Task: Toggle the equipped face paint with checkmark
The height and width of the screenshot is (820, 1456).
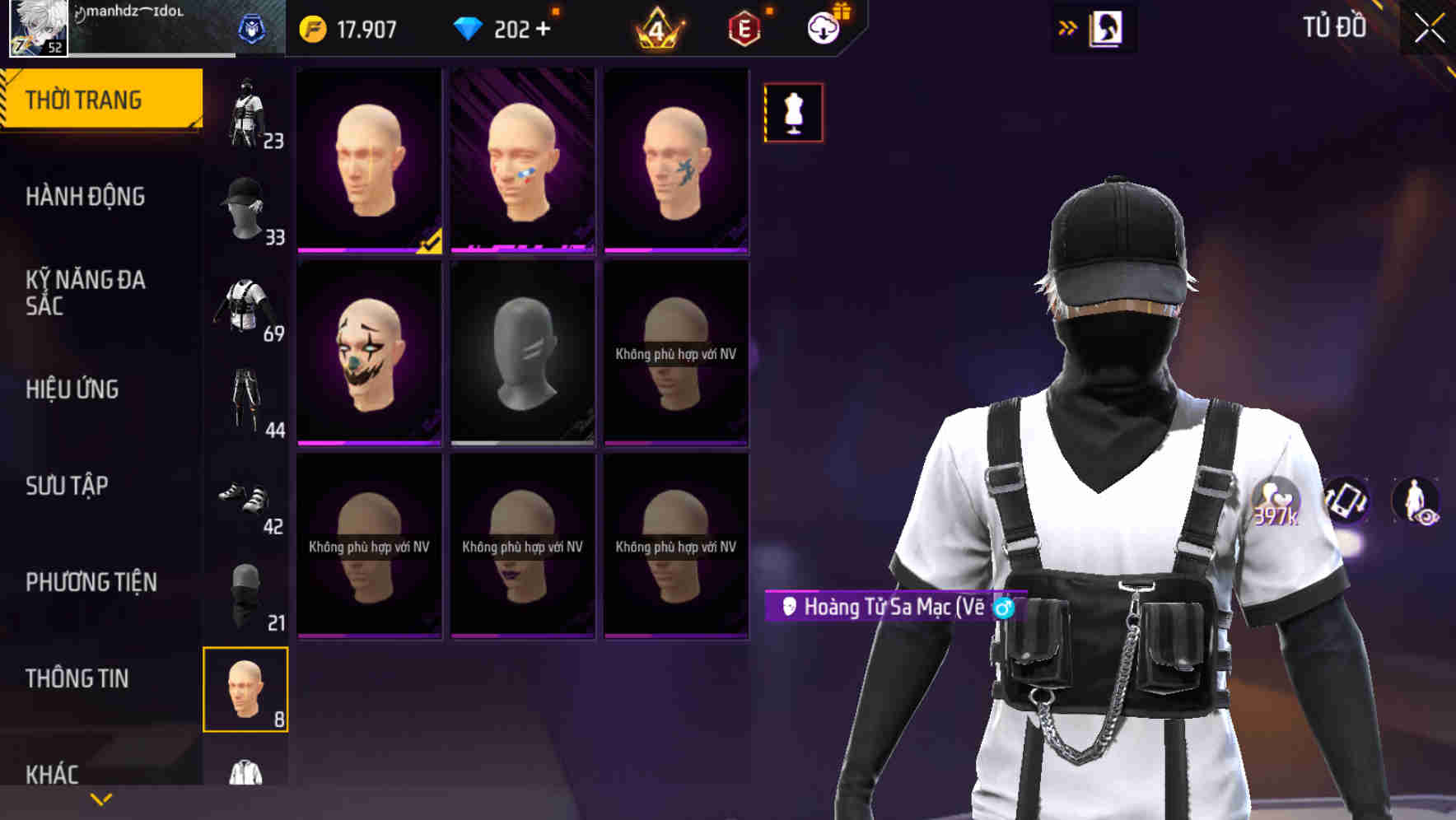Action: point(369,161)
